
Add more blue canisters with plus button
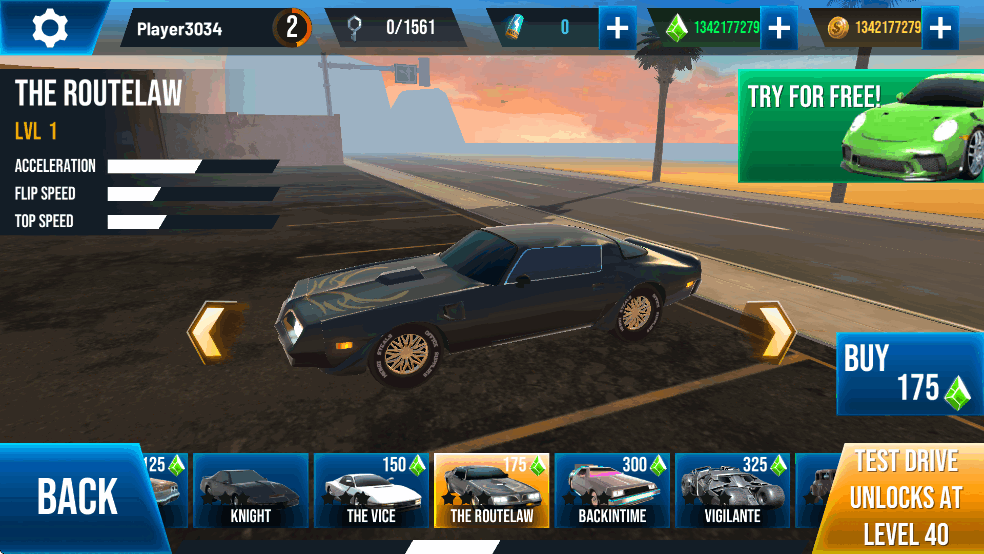coord(618,28)
